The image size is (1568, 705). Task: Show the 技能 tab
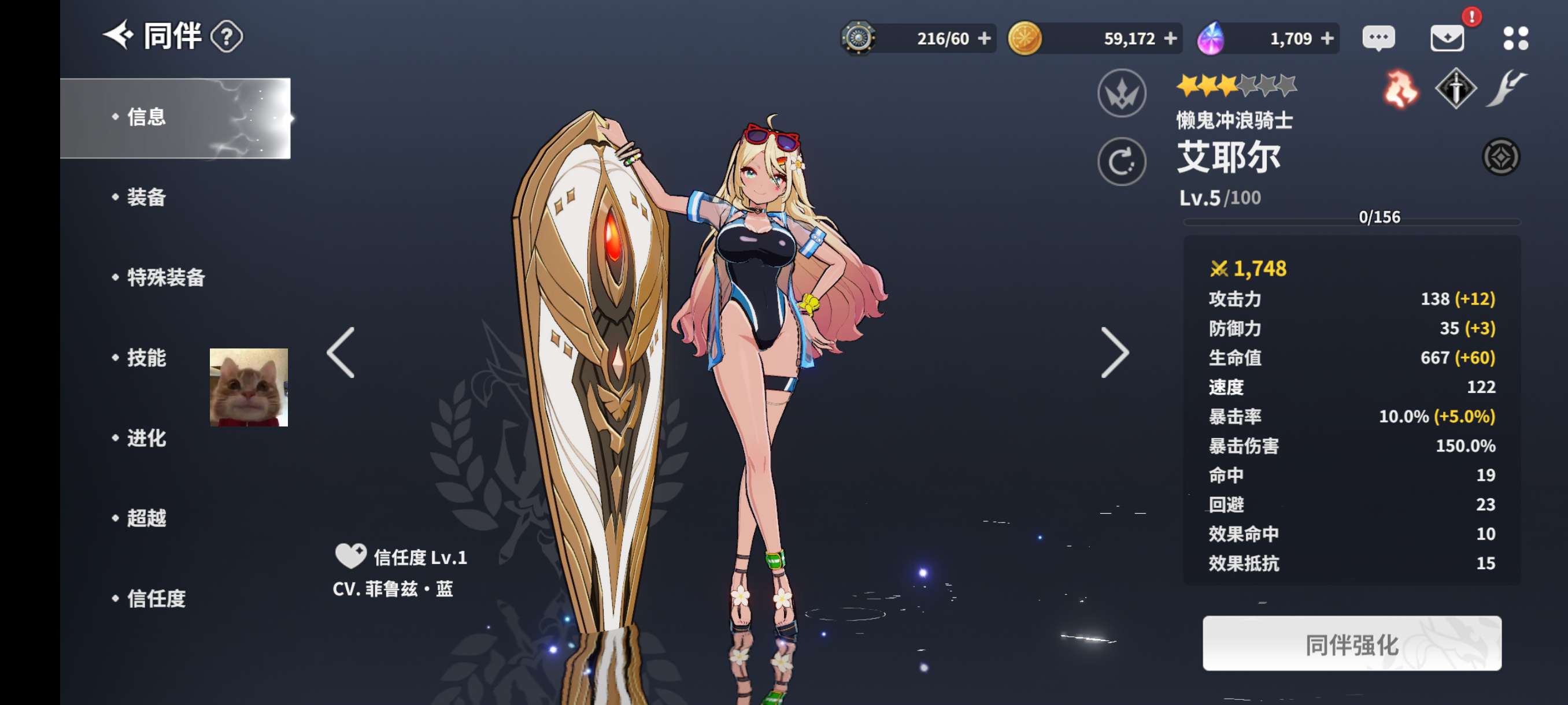146,358
